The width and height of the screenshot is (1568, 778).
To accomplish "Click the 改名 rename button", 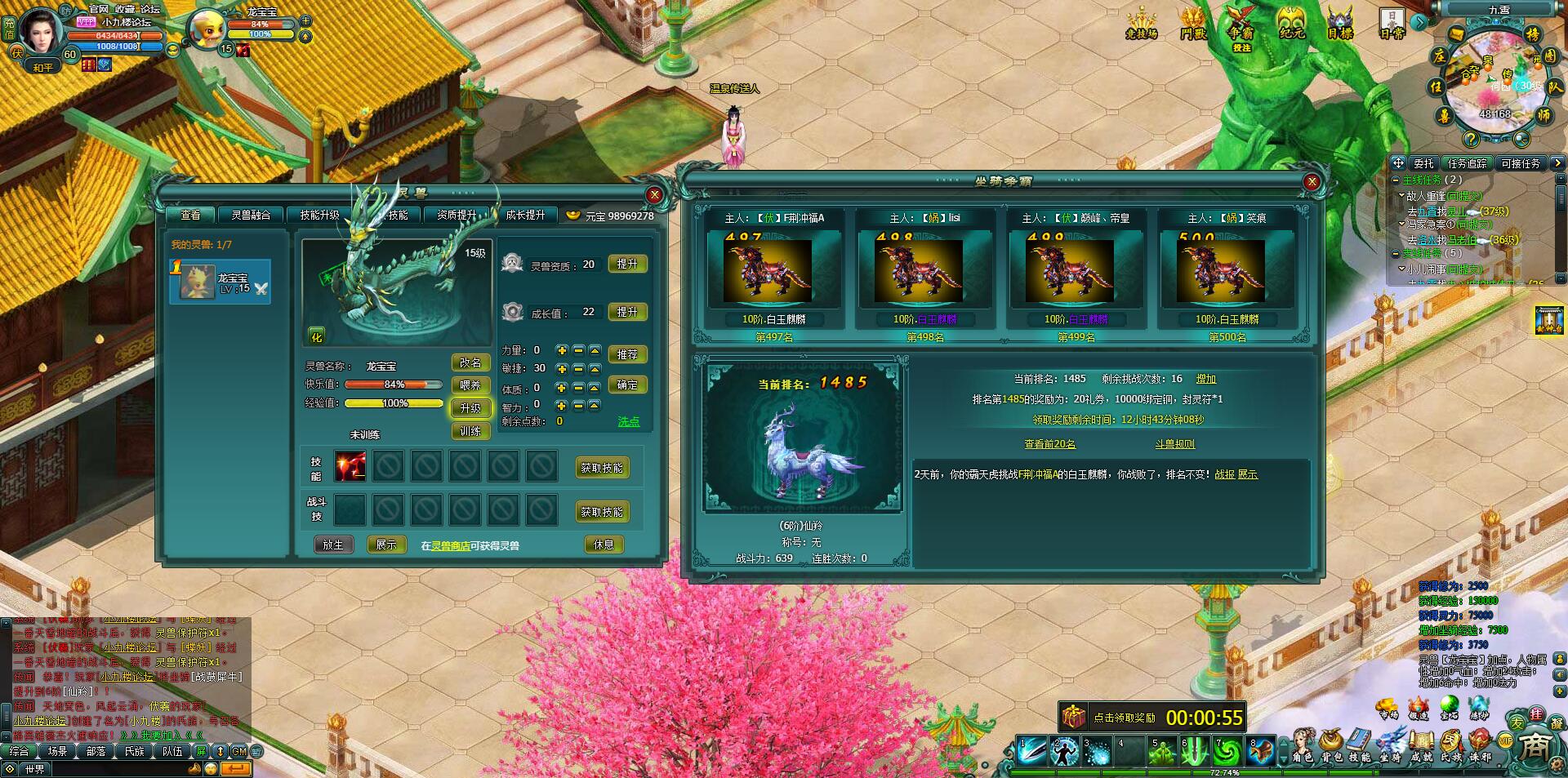I will (x=470, y=362).
